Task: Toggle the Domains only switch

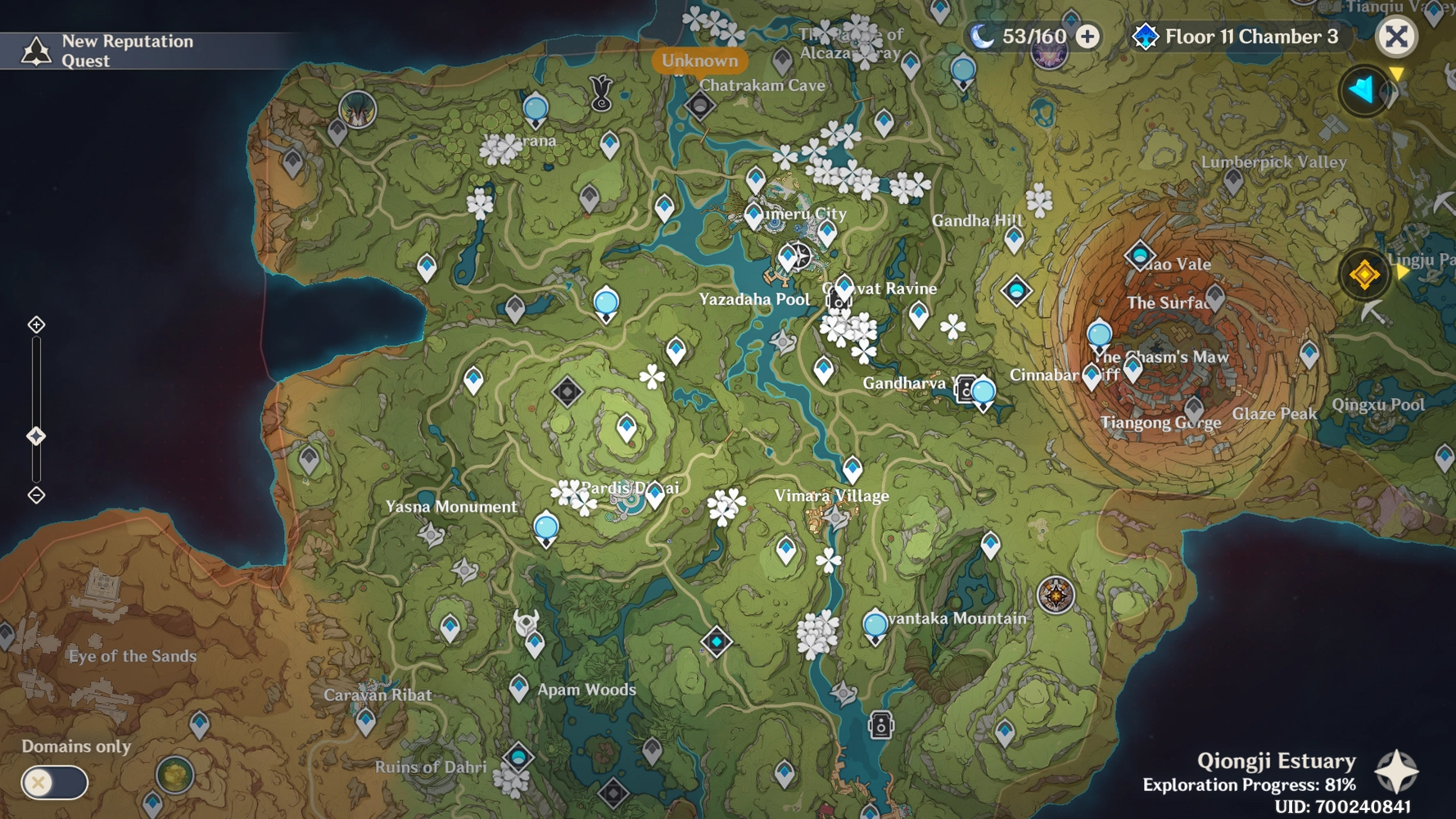Action: (53, 784)
